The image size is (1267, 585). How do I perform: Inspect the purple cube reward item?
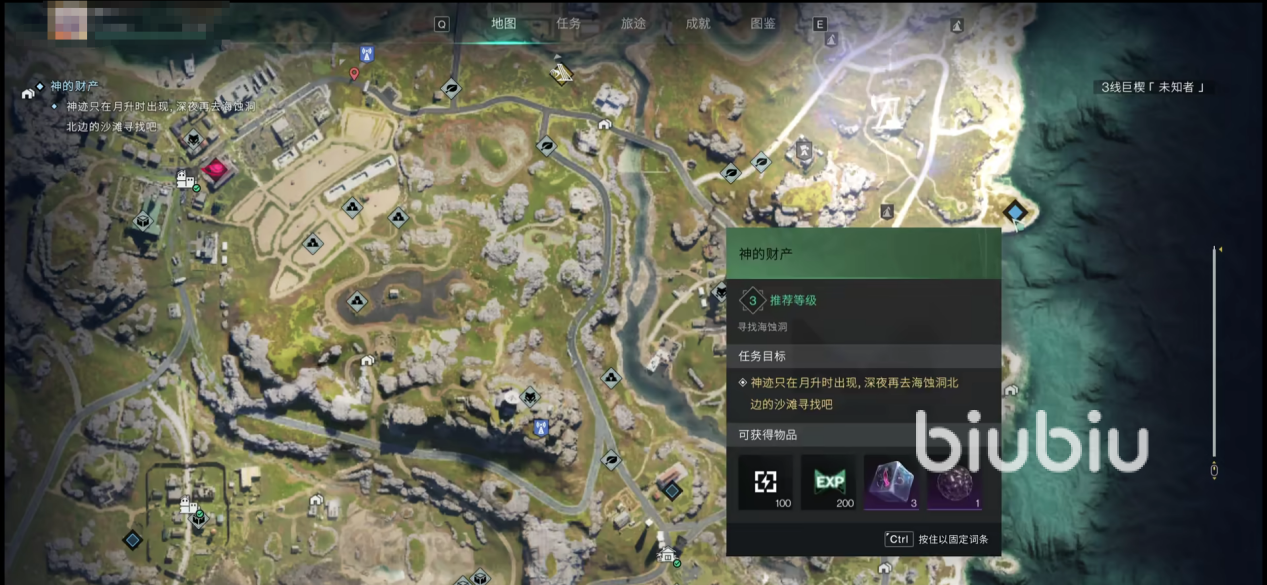[x=891, y=482]
